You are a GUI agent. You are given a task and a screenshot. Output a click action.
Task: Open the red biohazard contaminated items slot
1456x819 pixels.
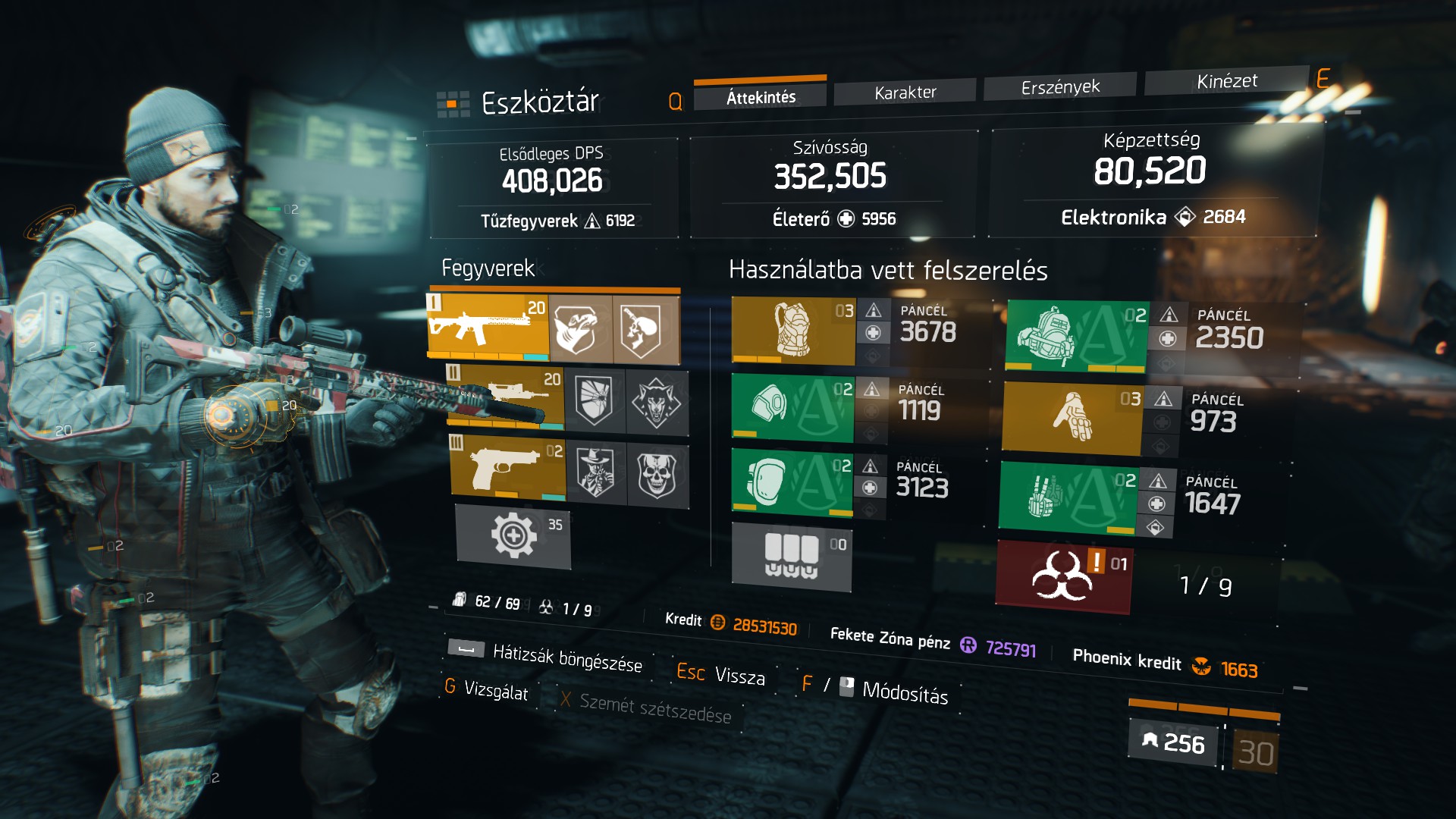click(1063, 576)
